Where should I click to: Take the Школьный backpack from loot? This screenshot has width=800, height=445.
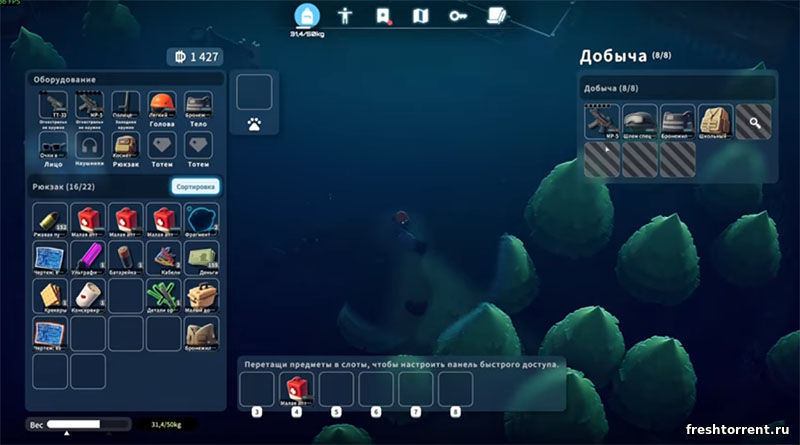click(716, 122)
